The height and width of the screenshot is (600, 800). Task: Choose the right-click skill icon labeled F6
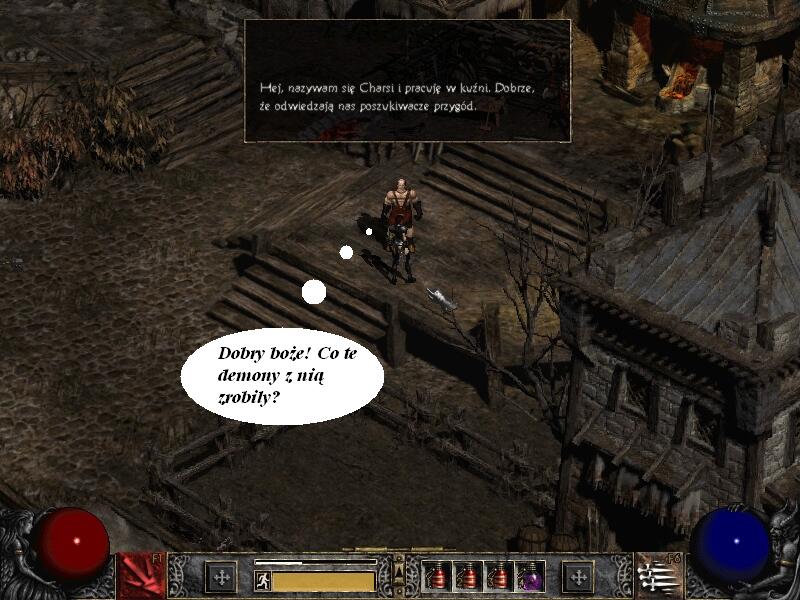(658, 576)
